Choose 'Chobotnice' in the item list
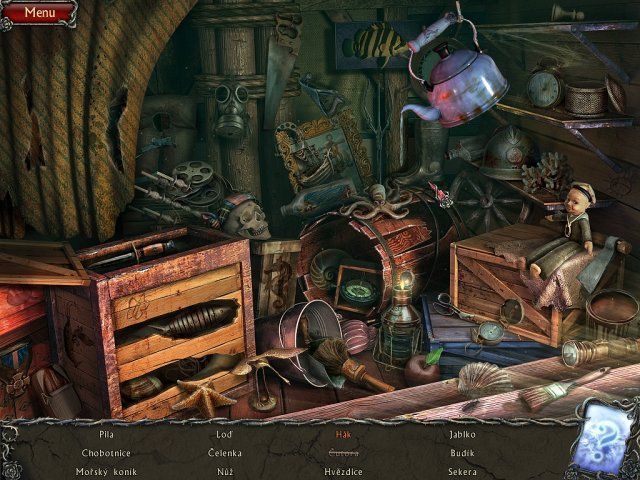This screenshot has width=640, height=480. tap(107, 453)
